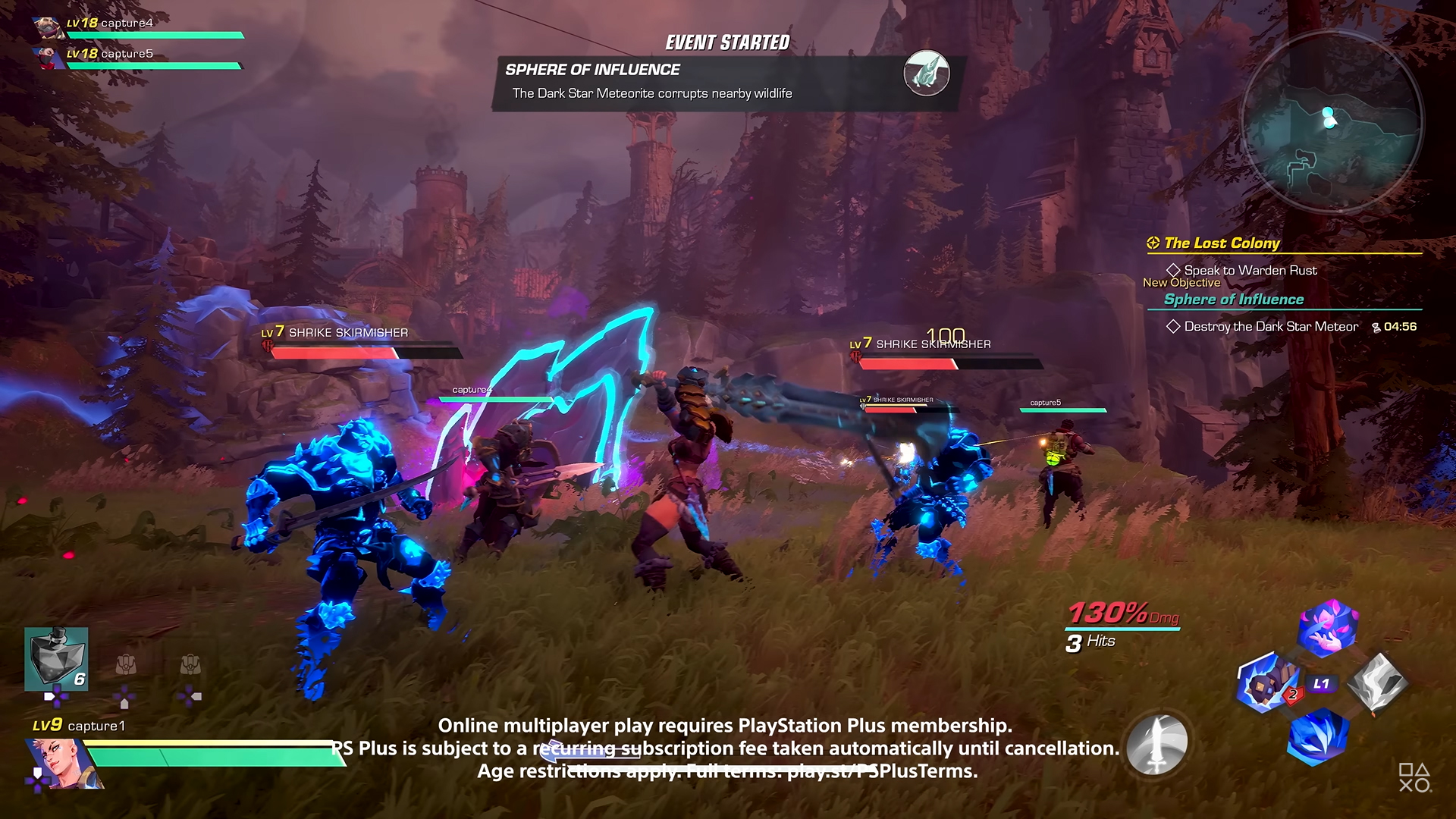Select the potion flask item slot
Image resolution: width=1456 pixels, height=819 pixels.
click(56, 658)
